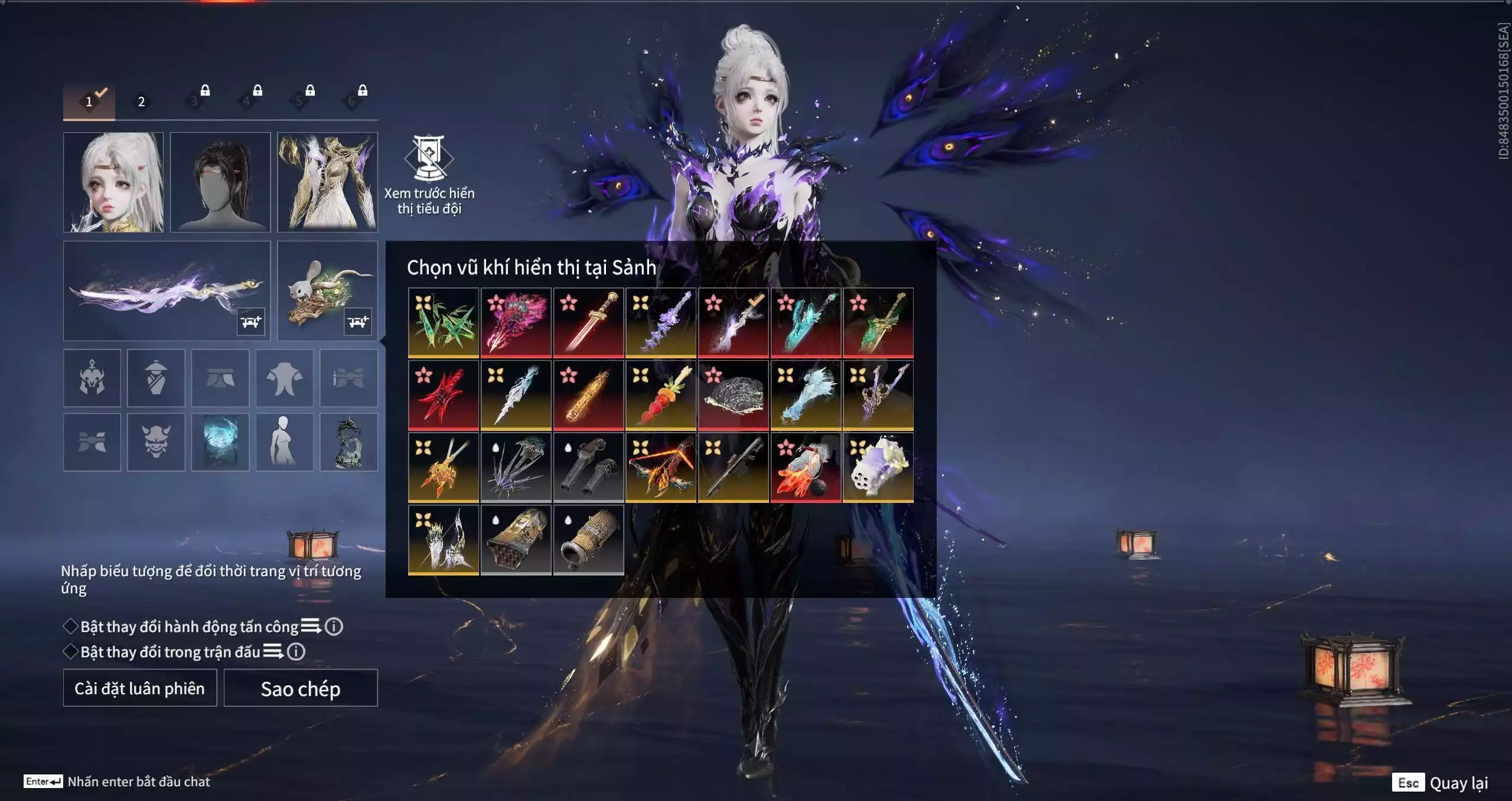1512x801 pixels.
Task: Click the Sao chép button
Action: point(300,688)
